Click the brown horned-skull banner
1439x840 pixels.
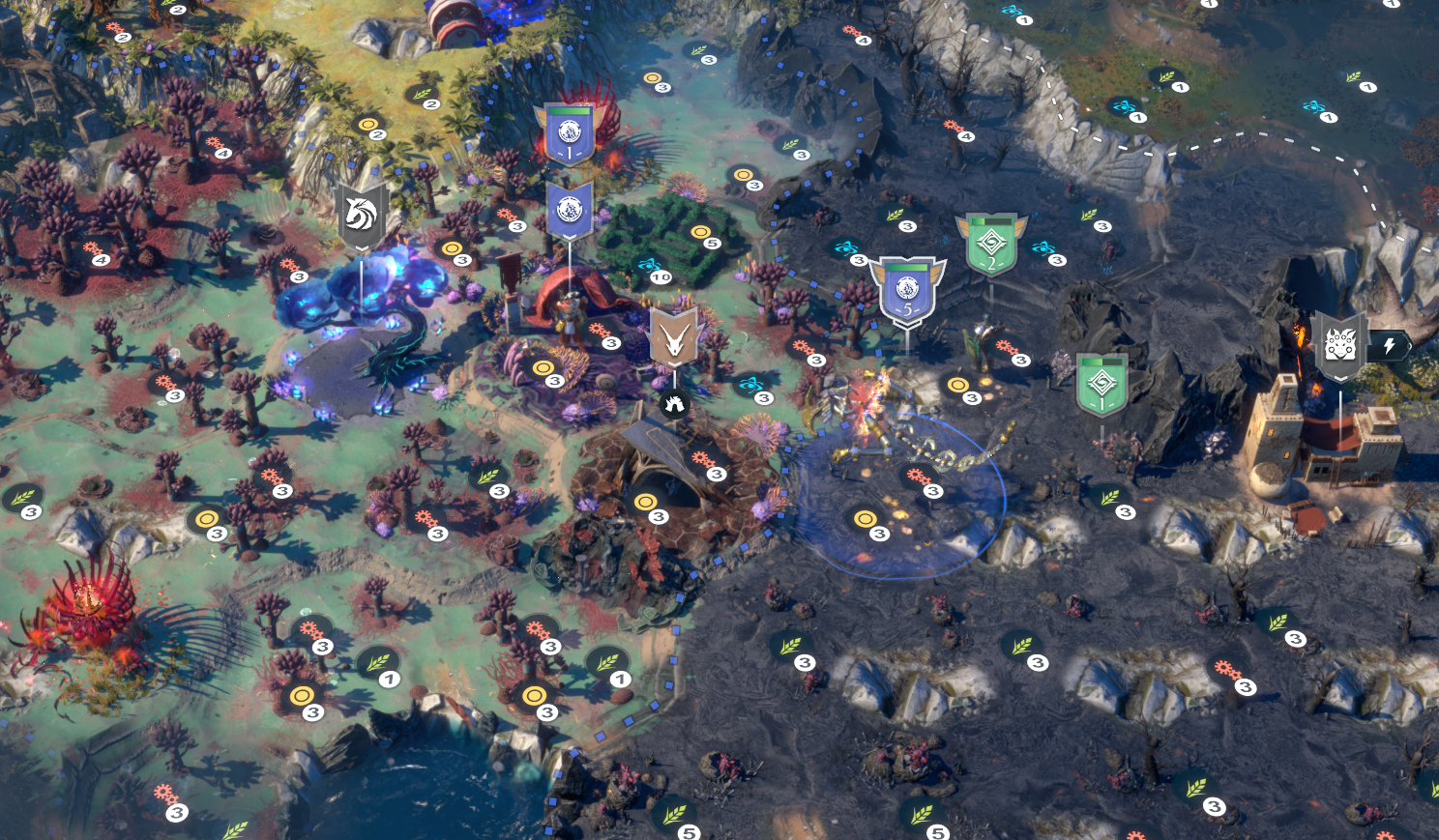674,338
